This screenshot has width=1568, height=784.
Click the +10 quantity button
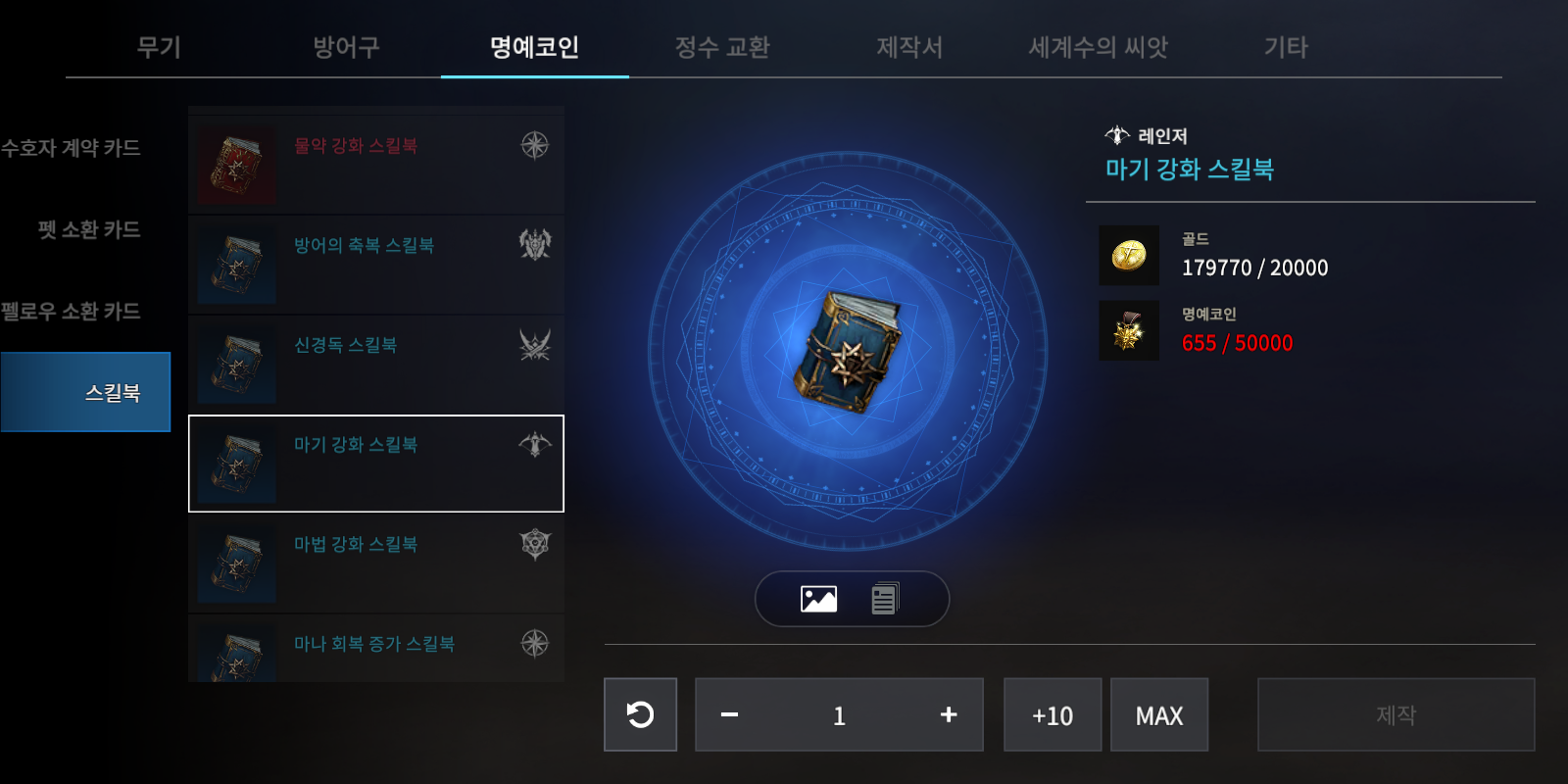(1052, 714)
